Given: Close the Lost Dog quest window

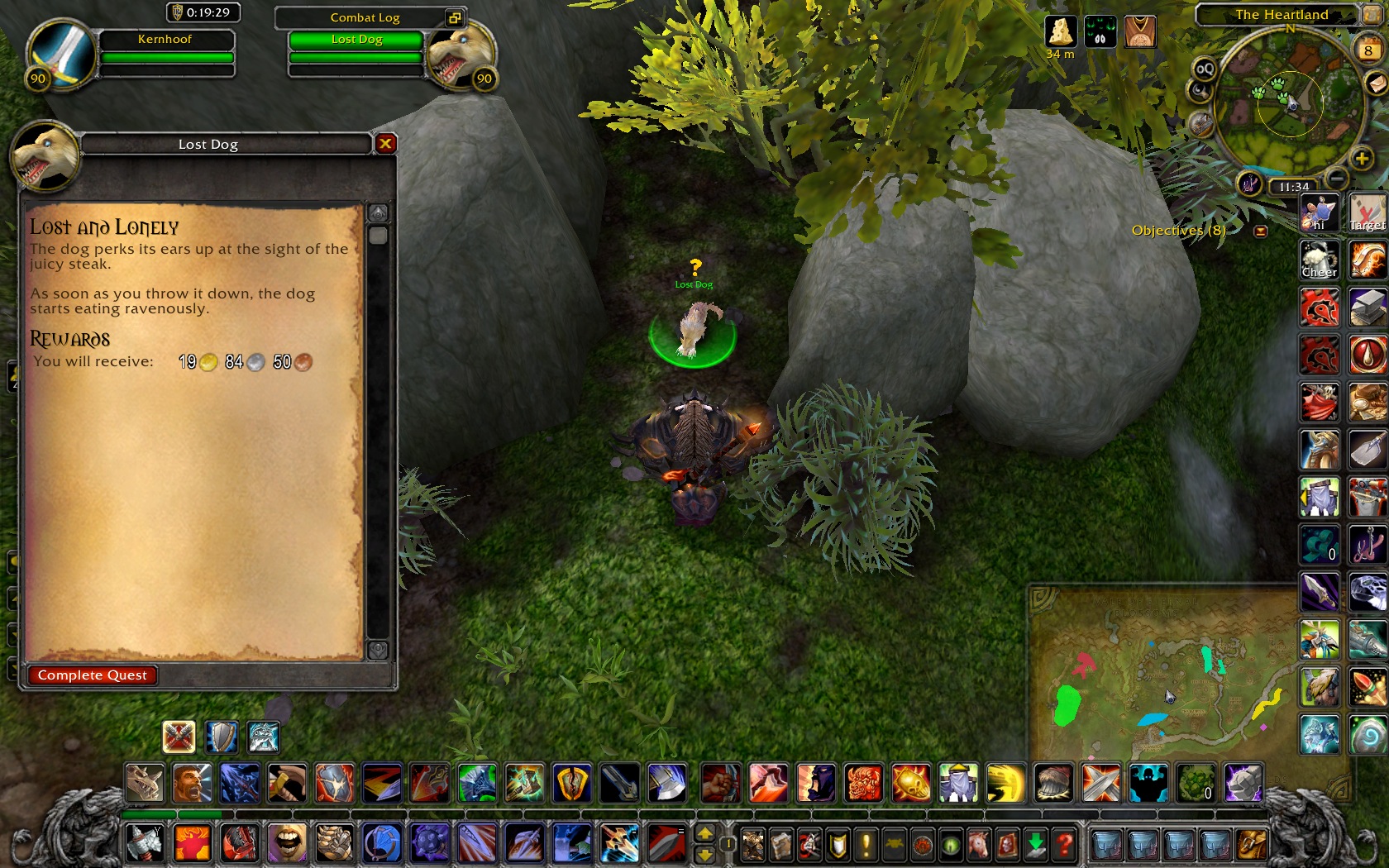Looking at the screenshot, I should click(385, 144).
